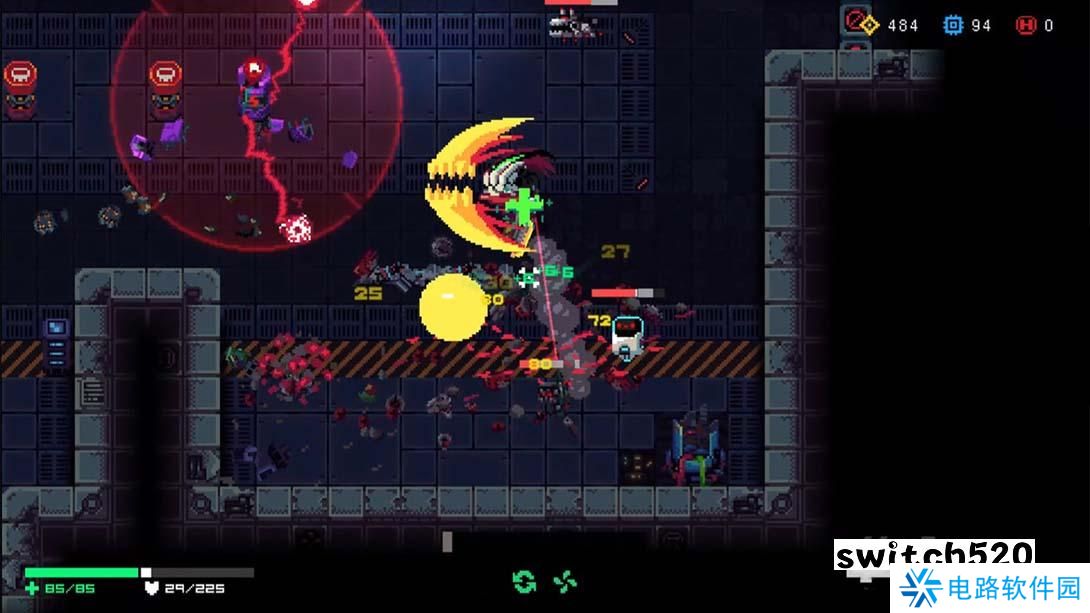Activate the green circular arrows ability icon
The height and width of the screenshot is (613, 1090).
pos(524,581)
